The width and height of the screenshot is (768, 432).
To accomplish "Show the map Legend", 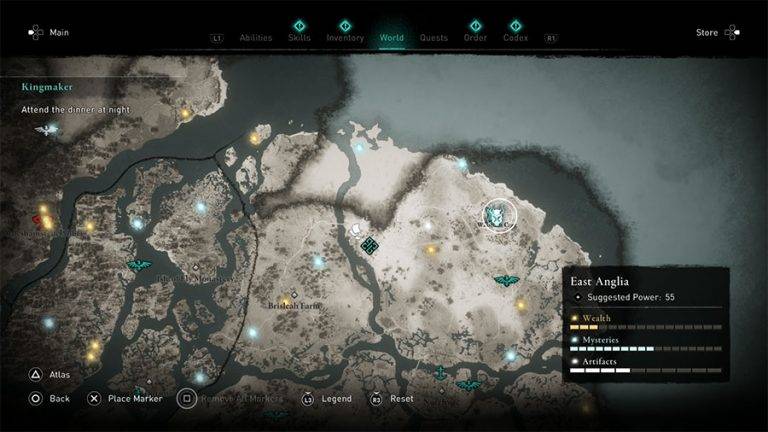I will pos(326,398).
